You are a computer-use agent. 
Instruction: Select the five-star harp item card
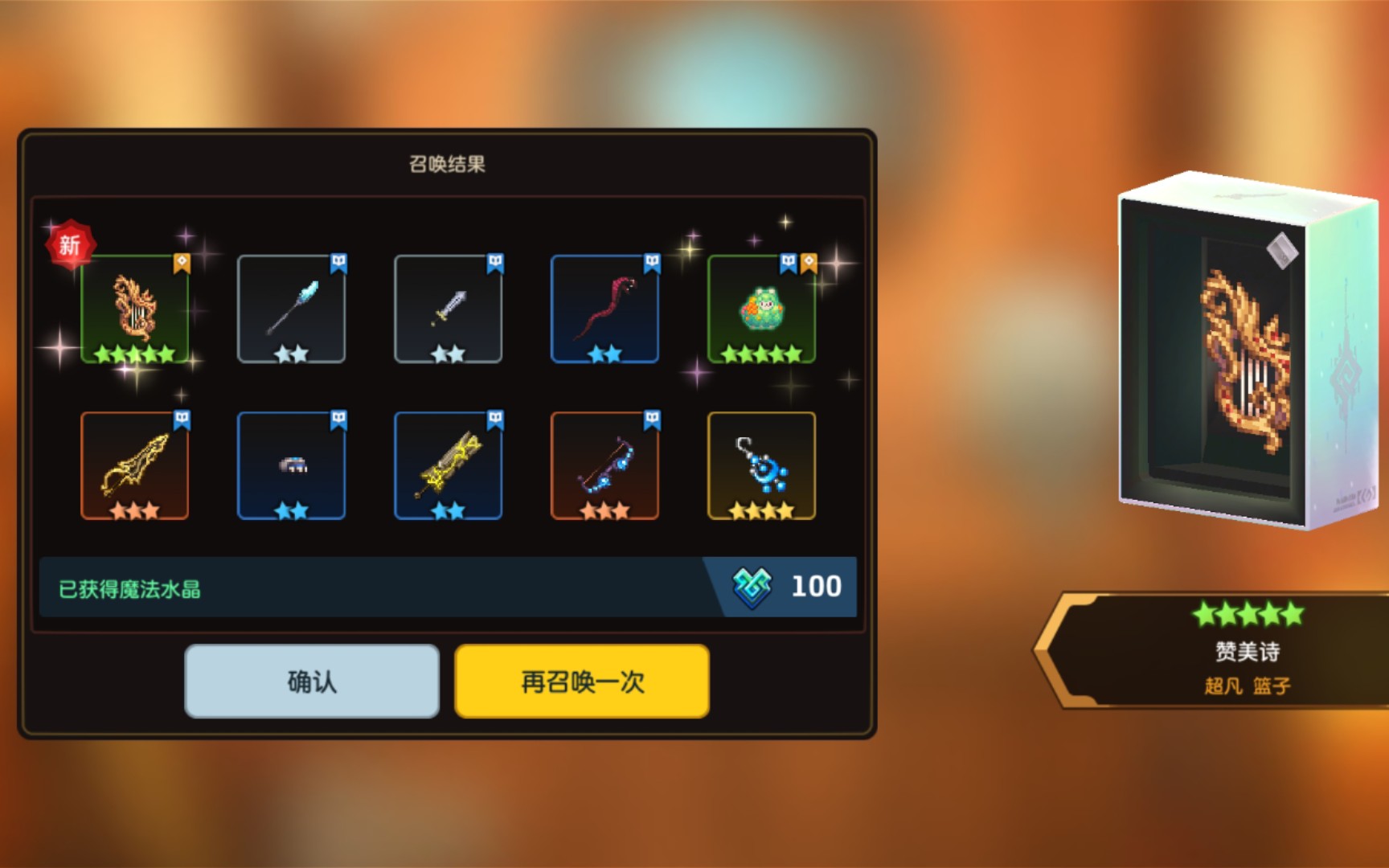[x=134, y=309]
